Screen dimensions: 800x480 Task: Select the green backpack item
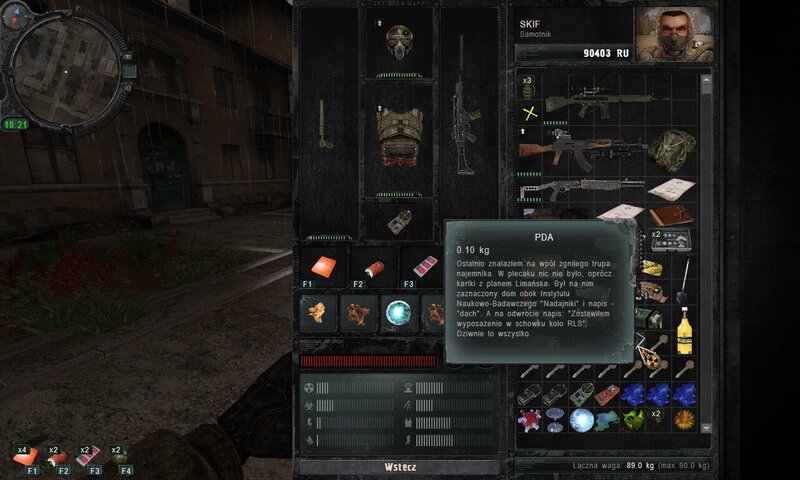click(671, 150)
